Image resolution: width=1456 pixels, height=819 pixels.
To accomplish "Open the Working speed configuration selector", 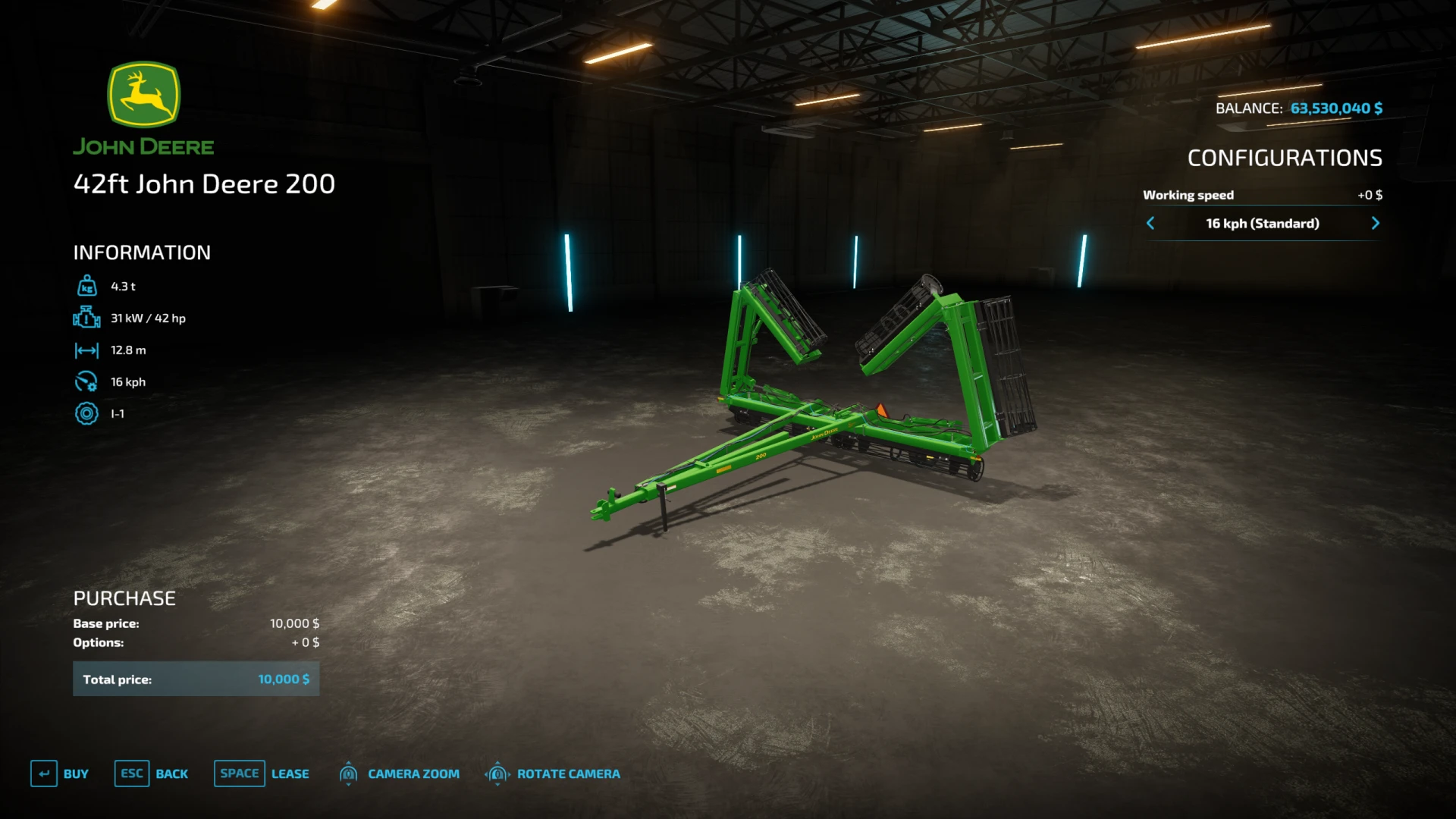I will pyautogui.click(x=1188, y=195).
